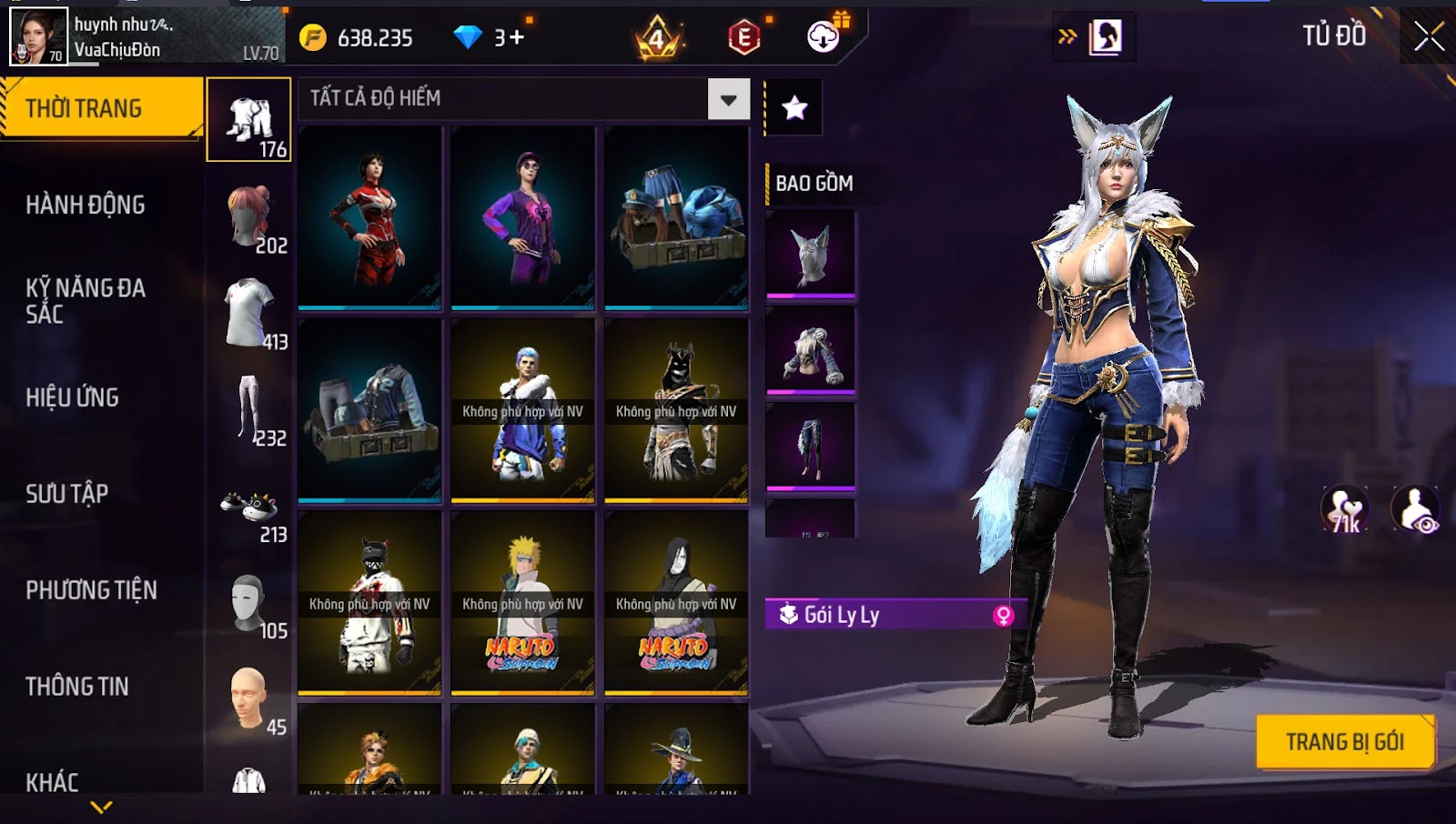The width and height of the screenshot is (1456, 824).
Task: Open the rarity filter dropdown
Action: pyautogui.click(x=729, y=99)
